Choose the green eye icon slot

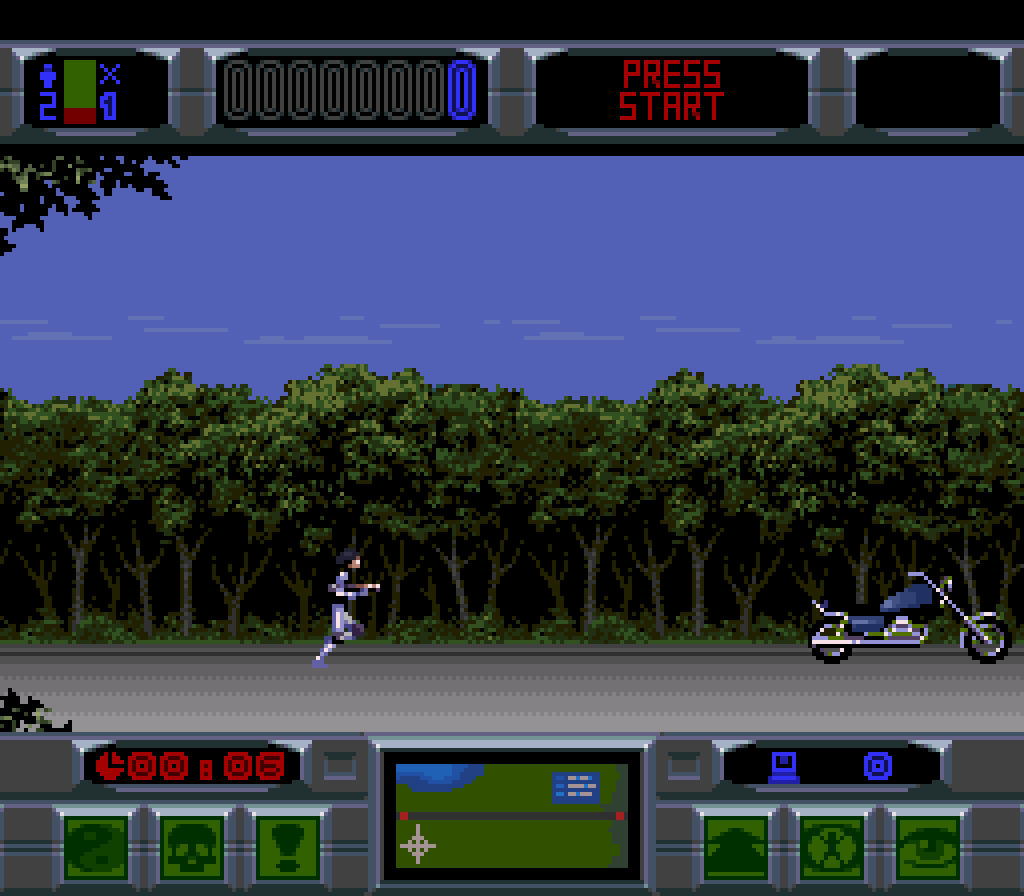tap(927, 847)
